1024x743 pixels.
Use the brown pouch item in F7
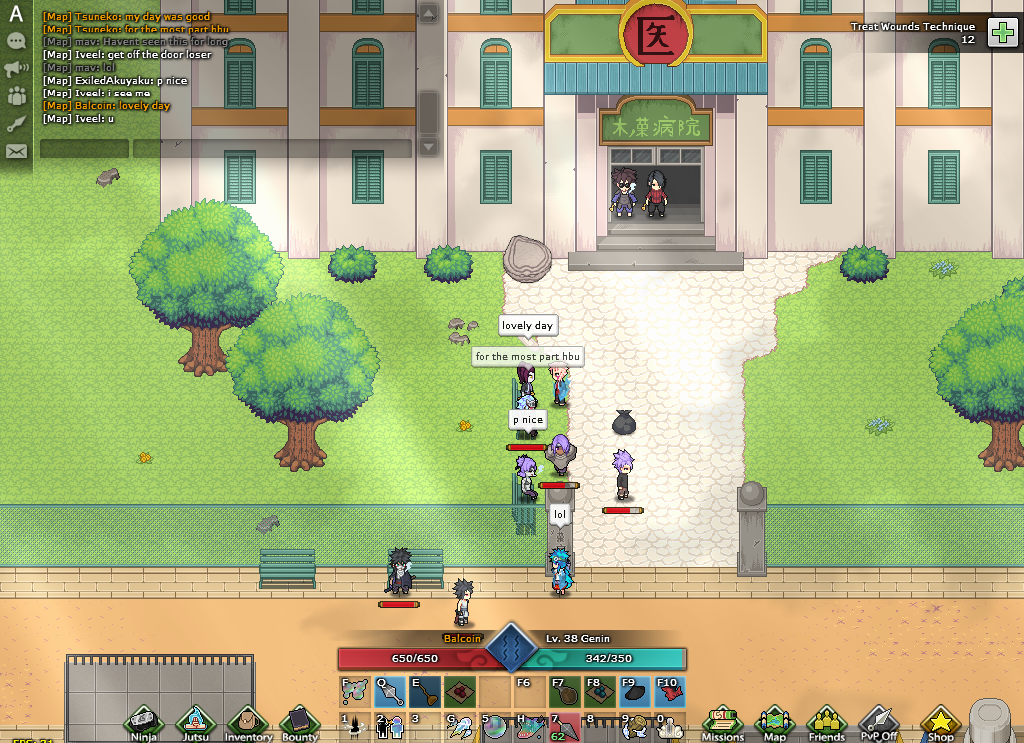click(x=564, y=691)
